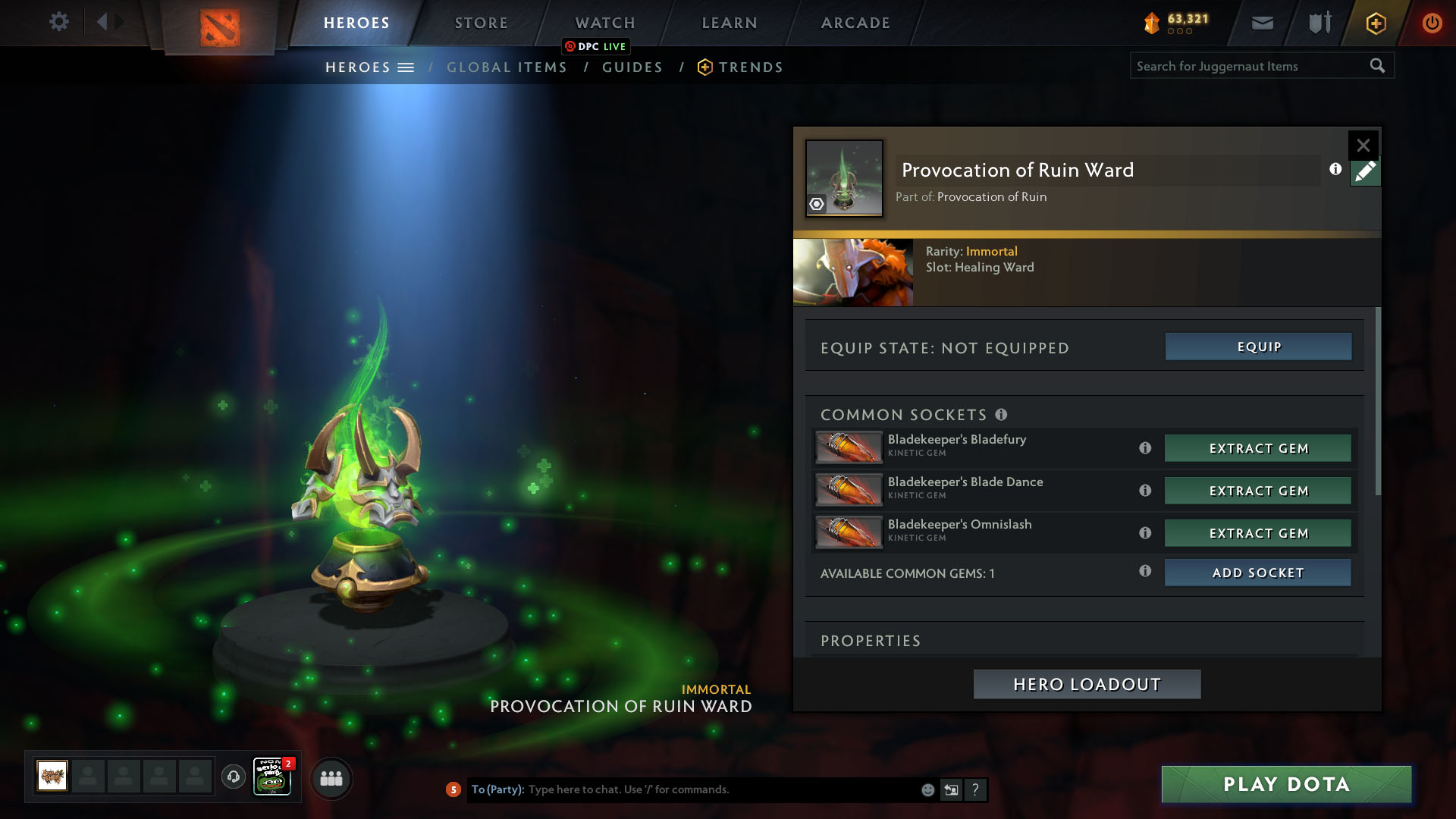
Task: View the Trends page
Action: coord(750,67)
